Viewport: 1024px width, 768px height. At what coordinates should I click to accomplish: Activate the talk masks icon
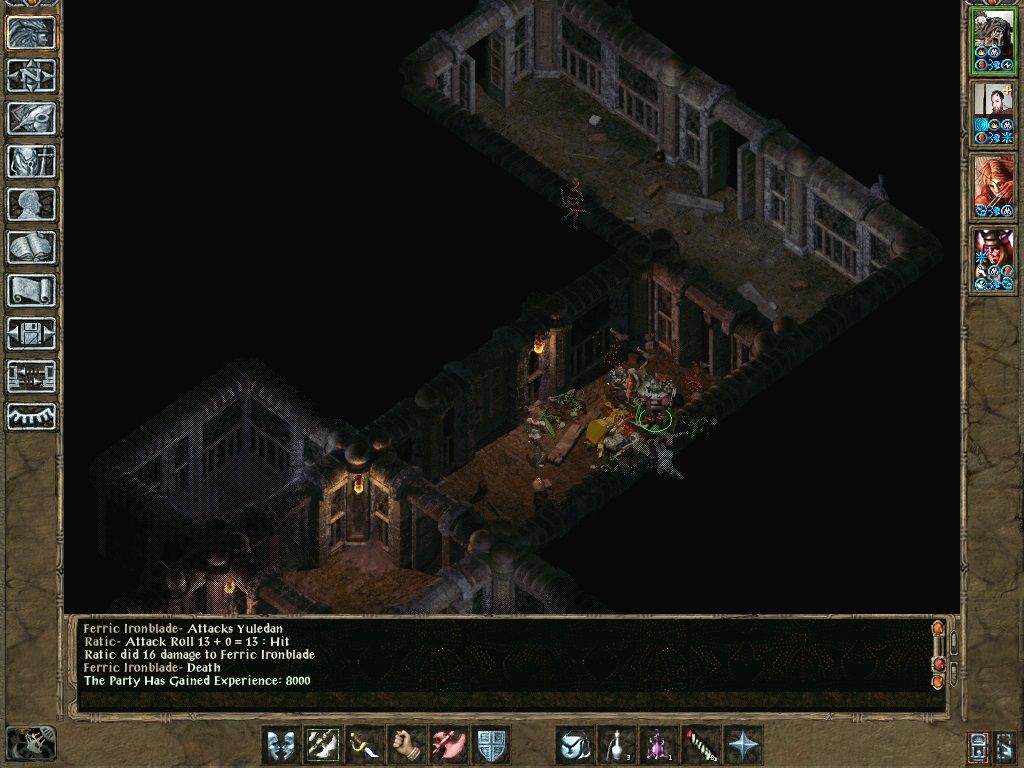pos(281,745)
